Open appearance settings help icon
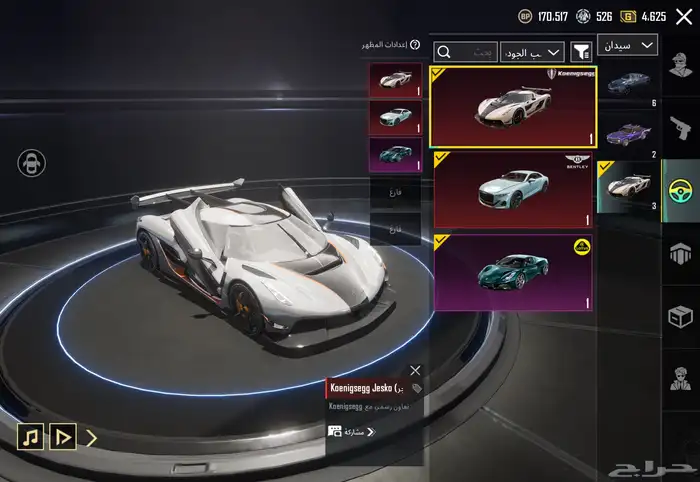Viewport: 700px width, 482px height. click(x=415, y=45)
